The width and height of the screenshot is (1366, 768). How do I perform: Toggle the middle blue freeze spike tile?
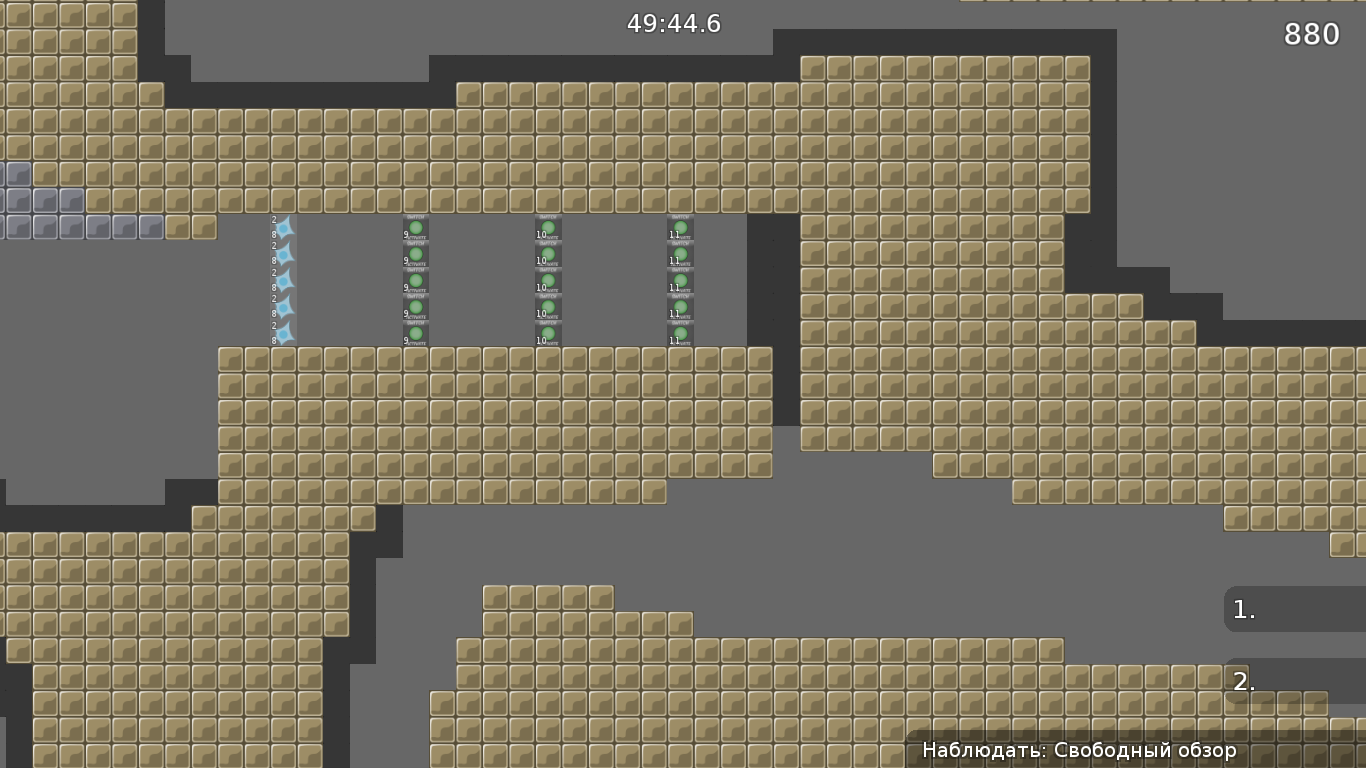(285, 282)
